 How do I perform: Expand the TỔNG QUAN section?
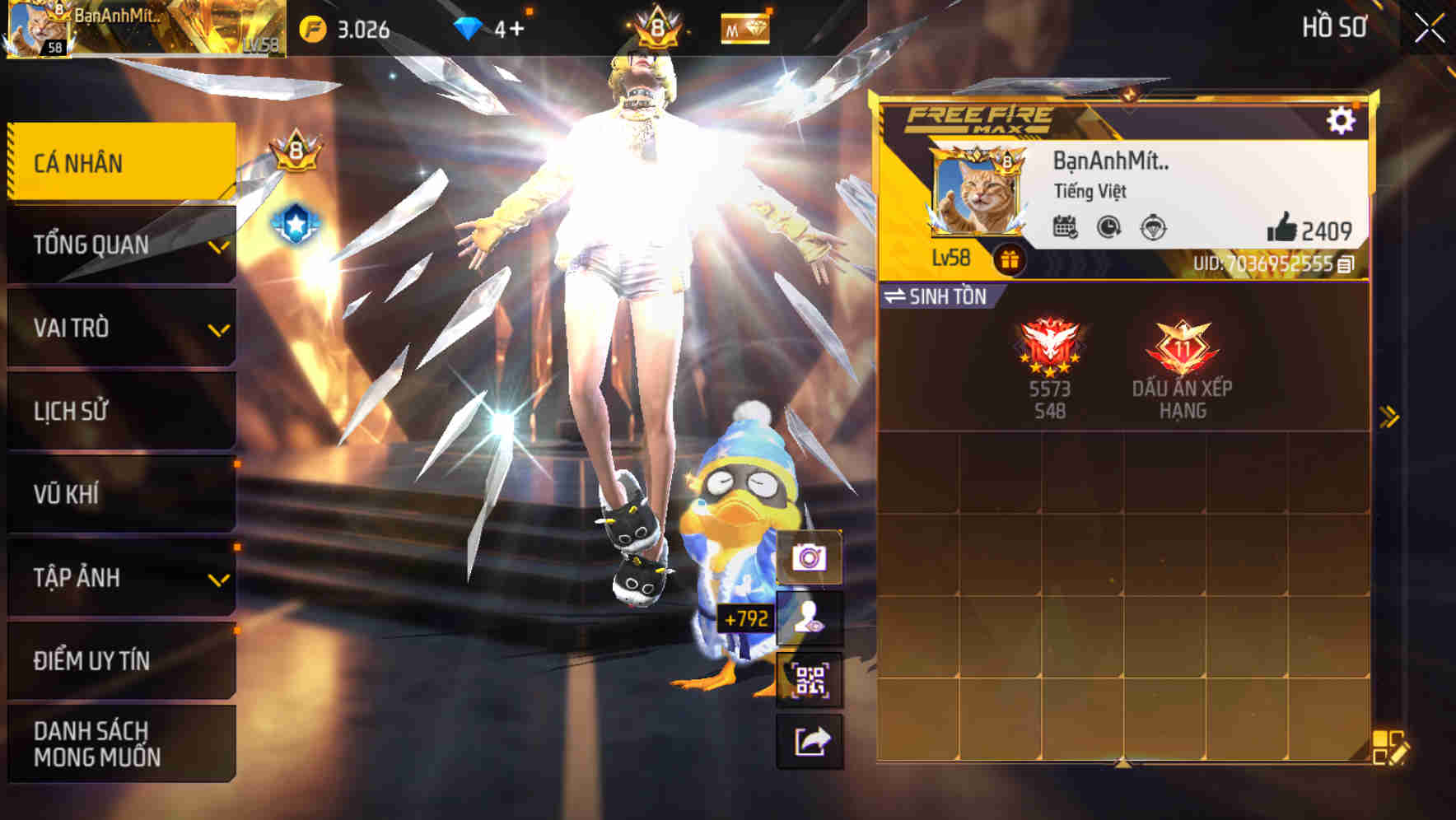(121, 244)
